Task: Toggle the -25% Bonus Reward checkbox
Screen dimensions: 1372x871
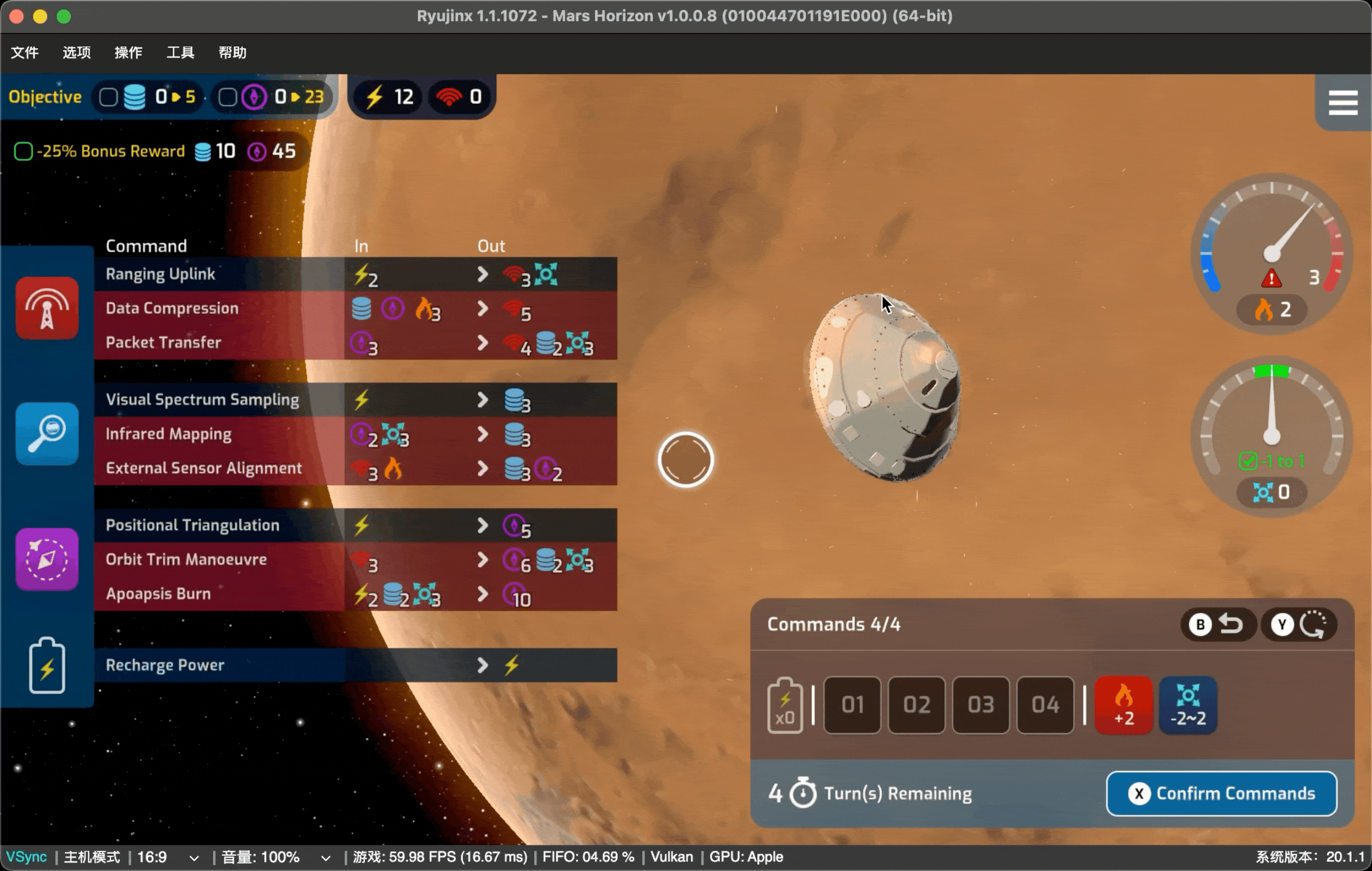Action: (x=23, y=150)
